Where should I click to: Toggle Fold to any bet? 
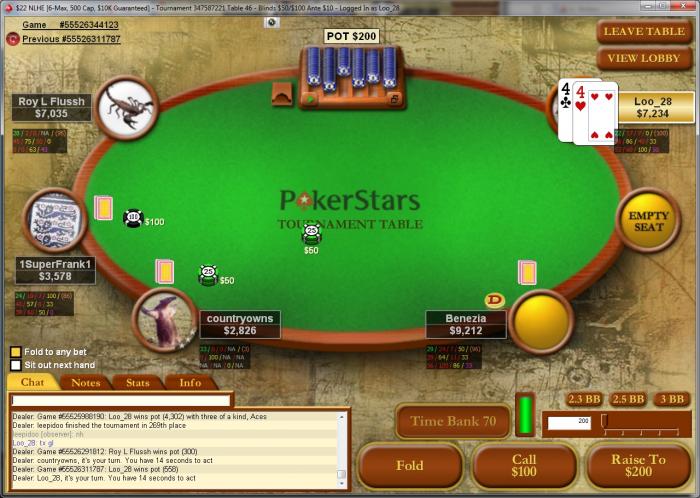[x=15, y=352]
